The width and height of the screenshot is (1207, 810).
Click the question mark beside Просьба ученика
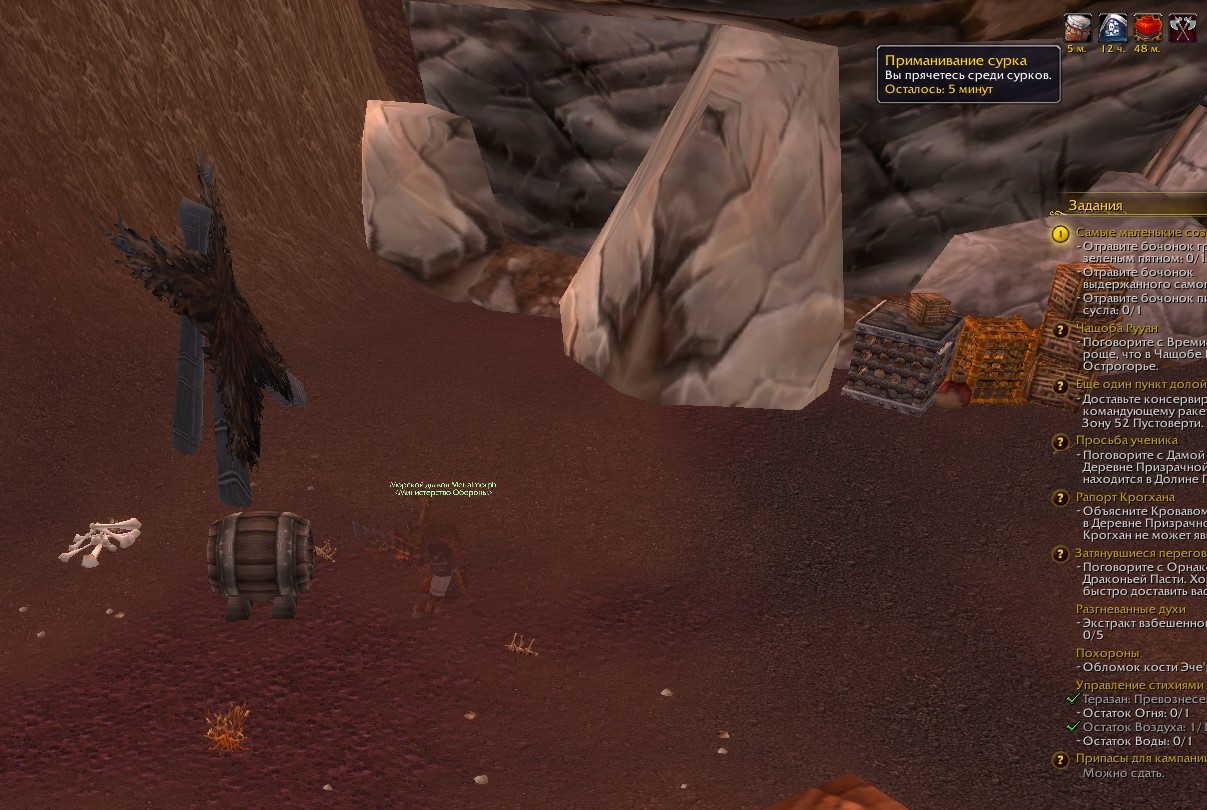coord(1060,441)
